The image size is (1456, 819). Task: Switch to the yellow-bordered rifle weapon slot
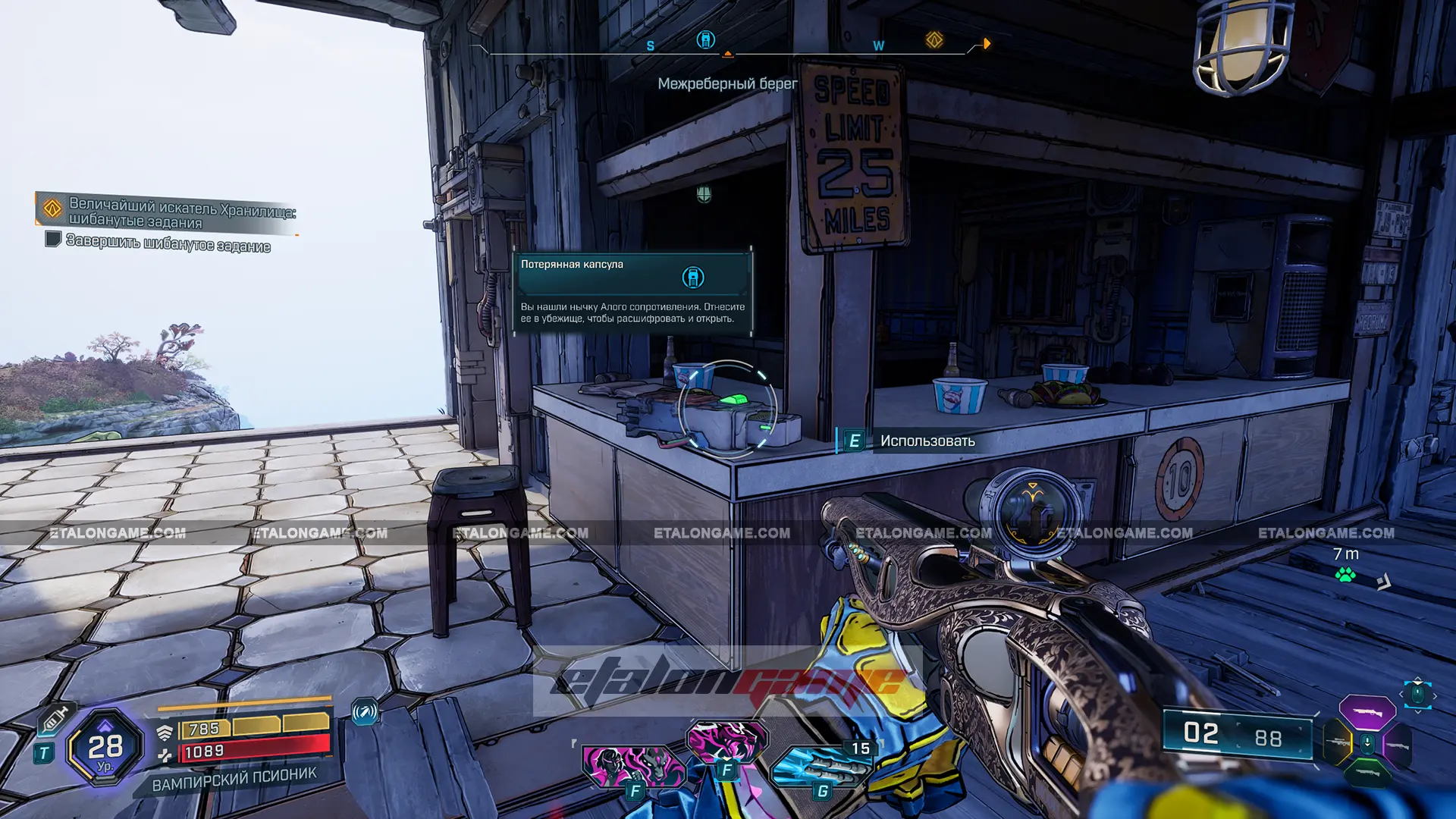pos(1338,743)
